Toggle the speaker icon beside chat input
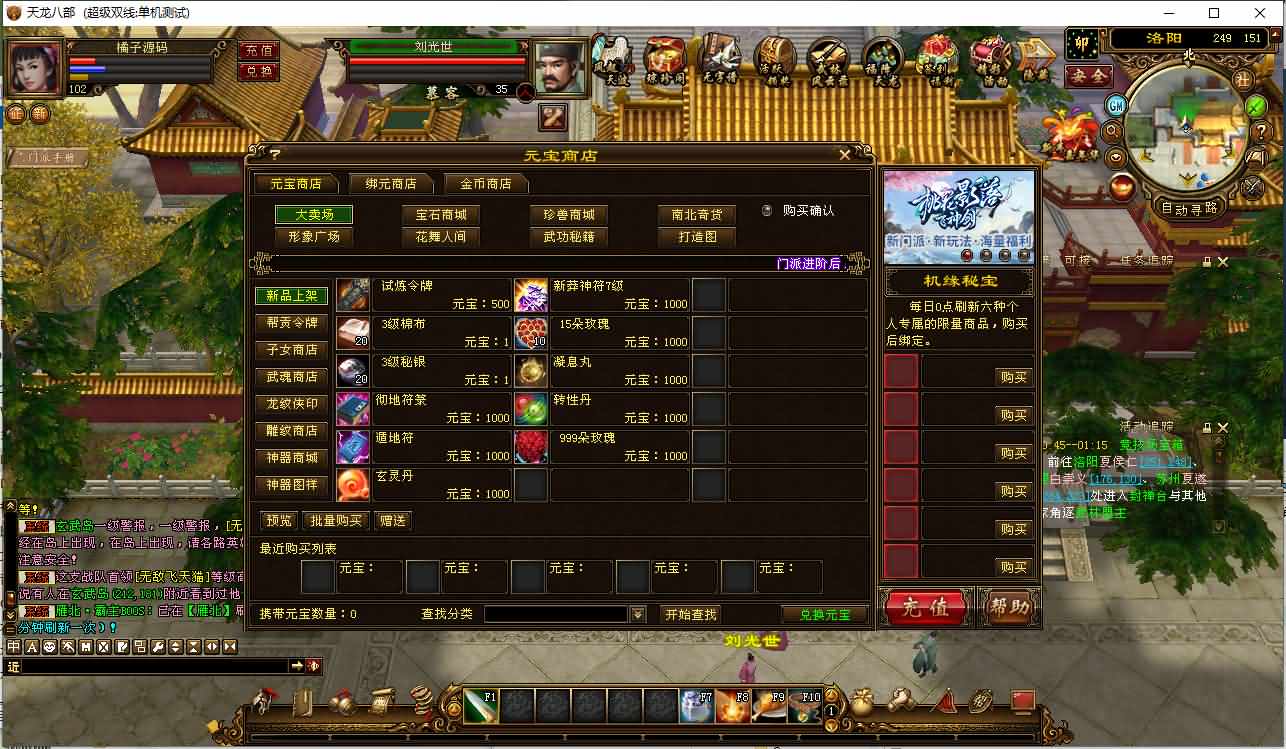The image size is (1286, 749). [314, 666]
